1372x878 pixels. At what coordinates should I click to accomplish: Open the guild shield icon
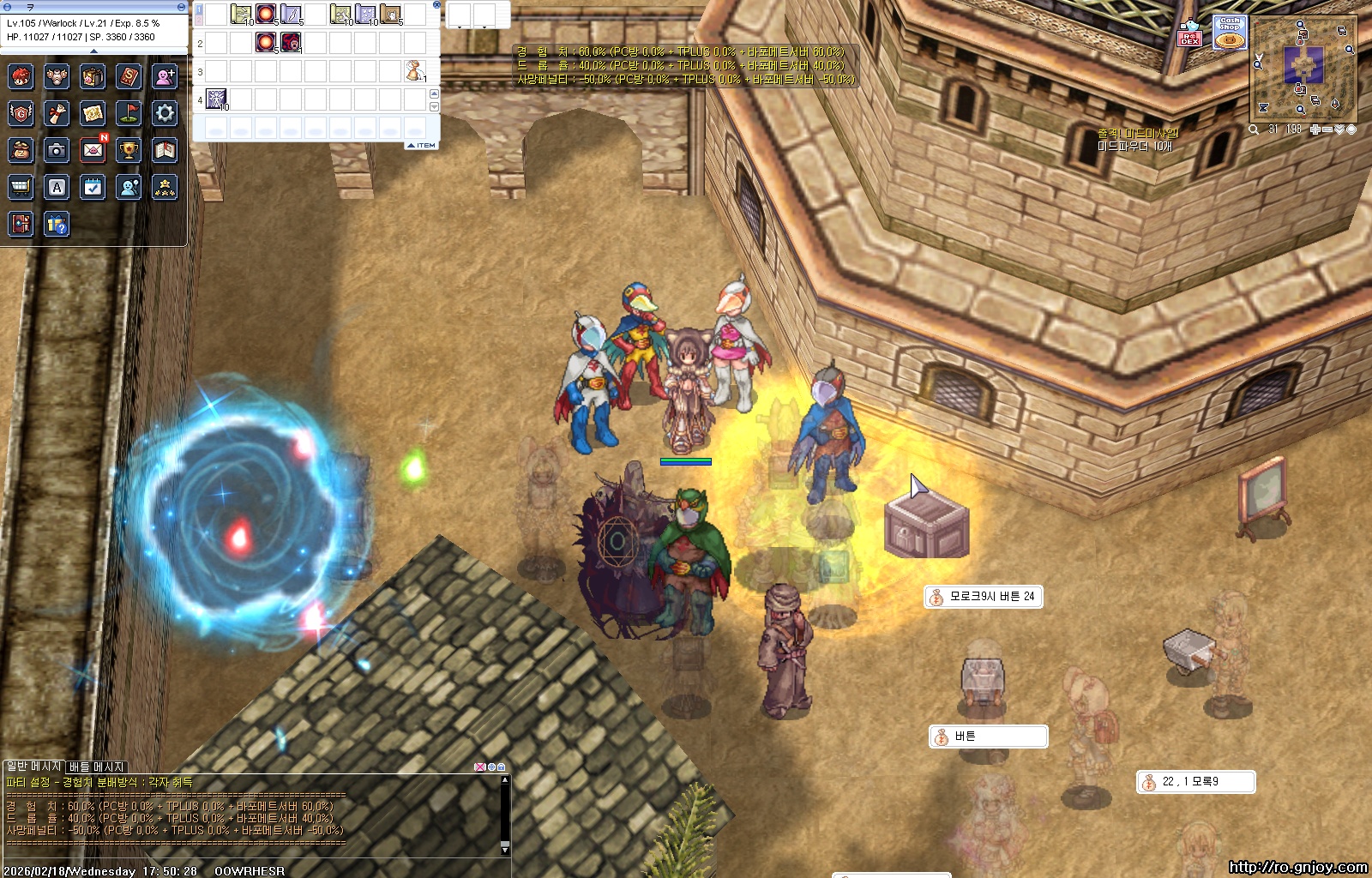[x=21, y=113]
